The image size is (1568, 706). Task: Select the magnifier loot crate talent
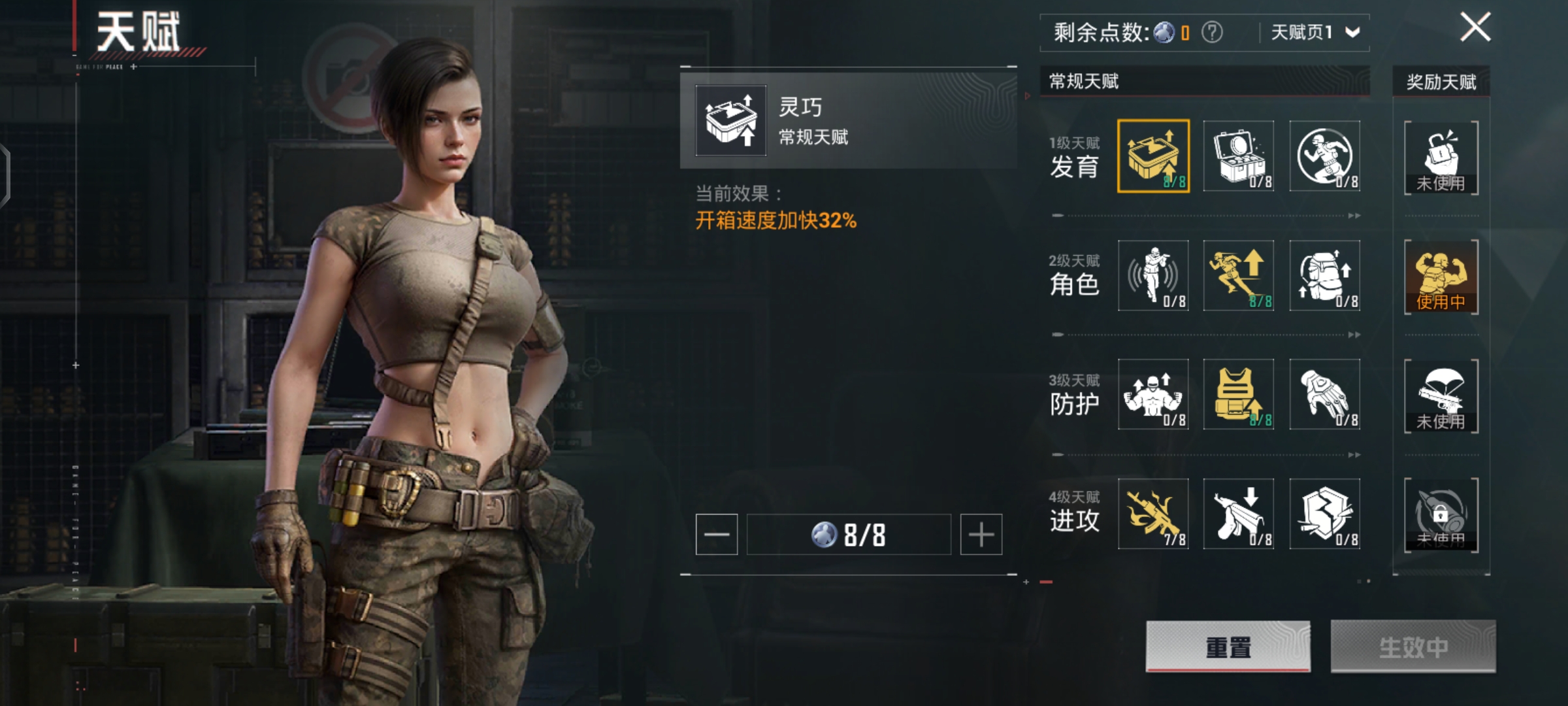1239,156
